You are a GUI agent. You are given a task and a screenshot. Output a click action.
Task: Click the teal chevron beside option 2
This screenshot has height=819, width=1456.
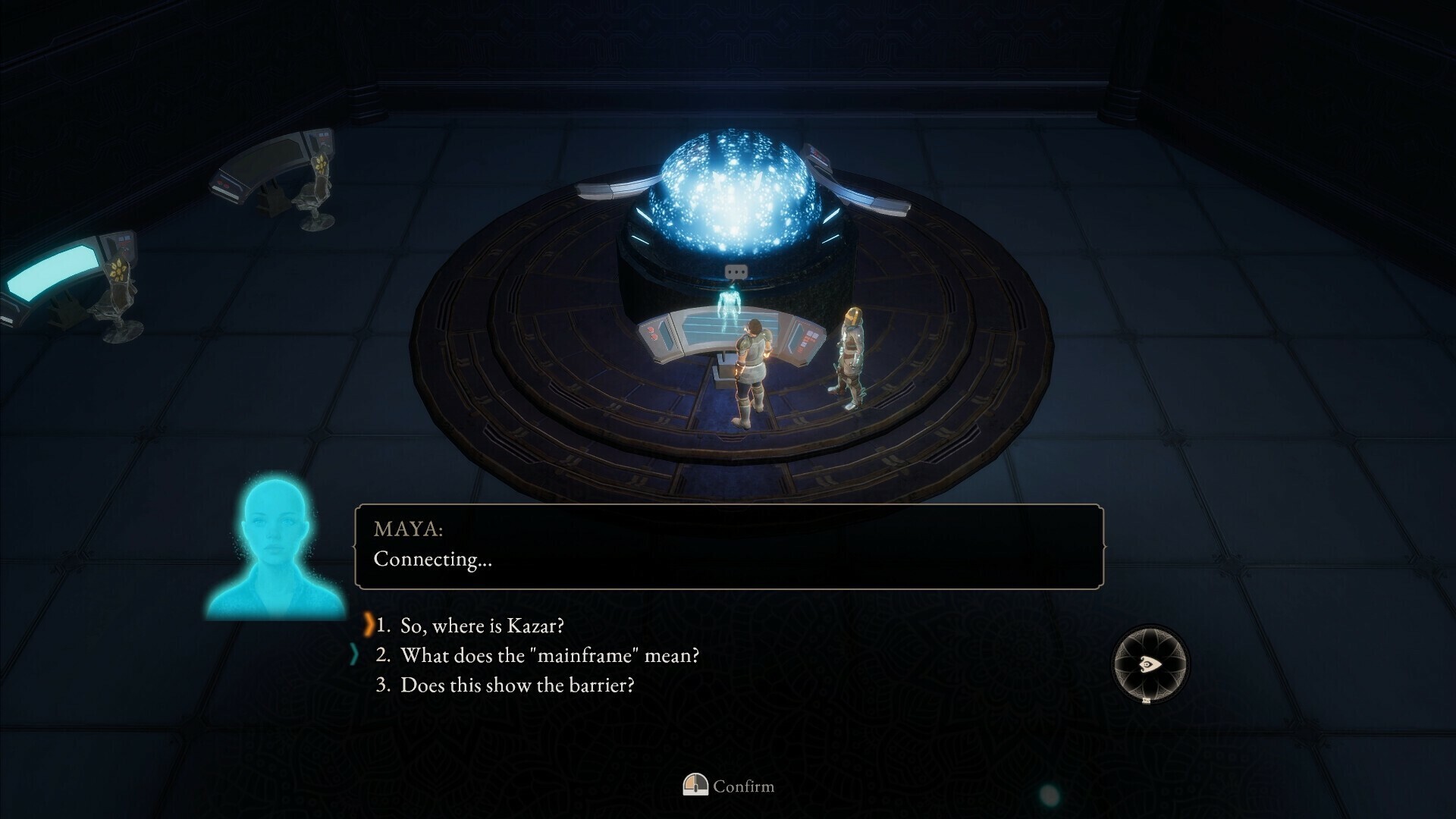pyautogui.click(x=353, y=654)
